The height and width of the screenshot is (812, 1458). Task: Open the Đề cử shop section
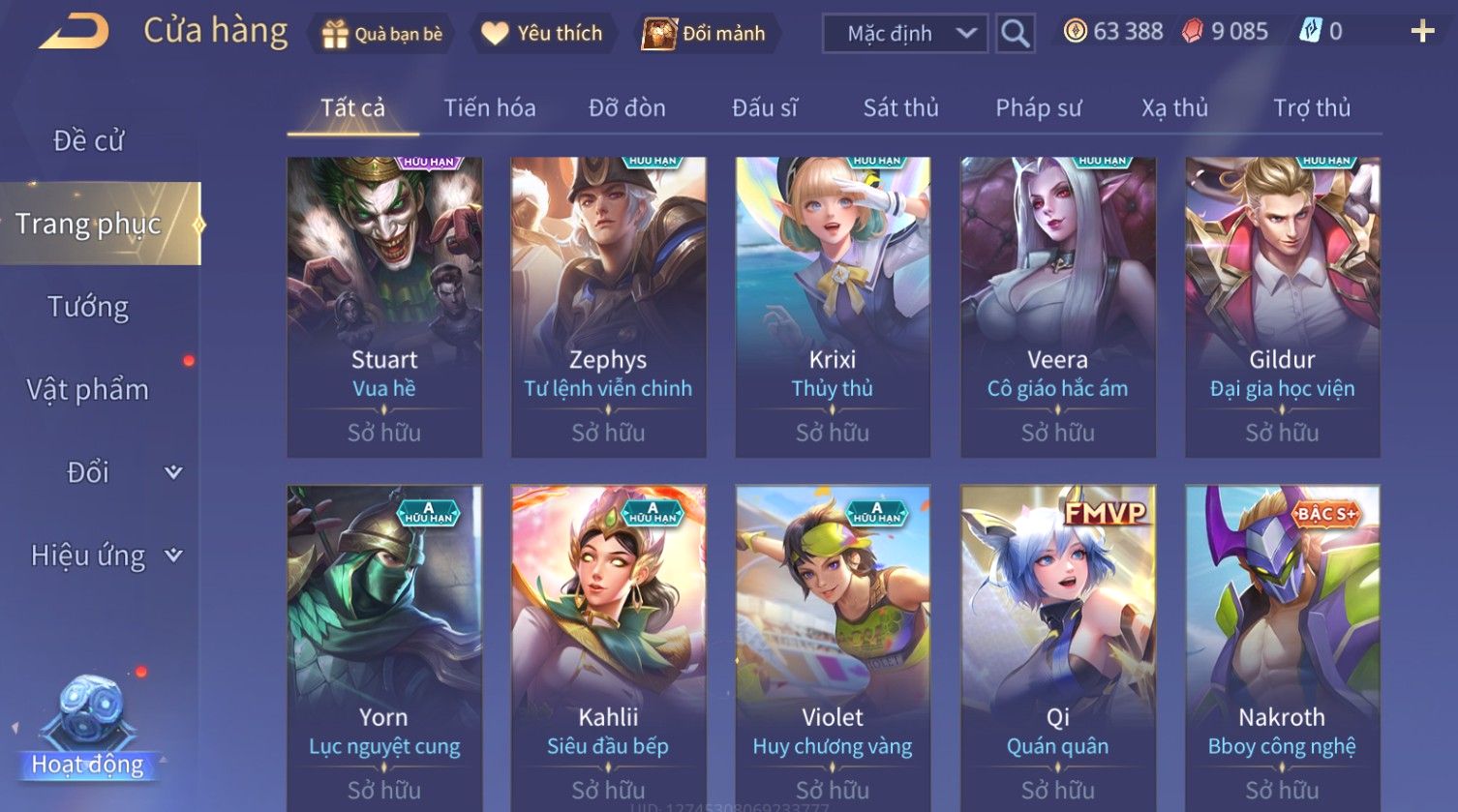click(x=88, y=141)
